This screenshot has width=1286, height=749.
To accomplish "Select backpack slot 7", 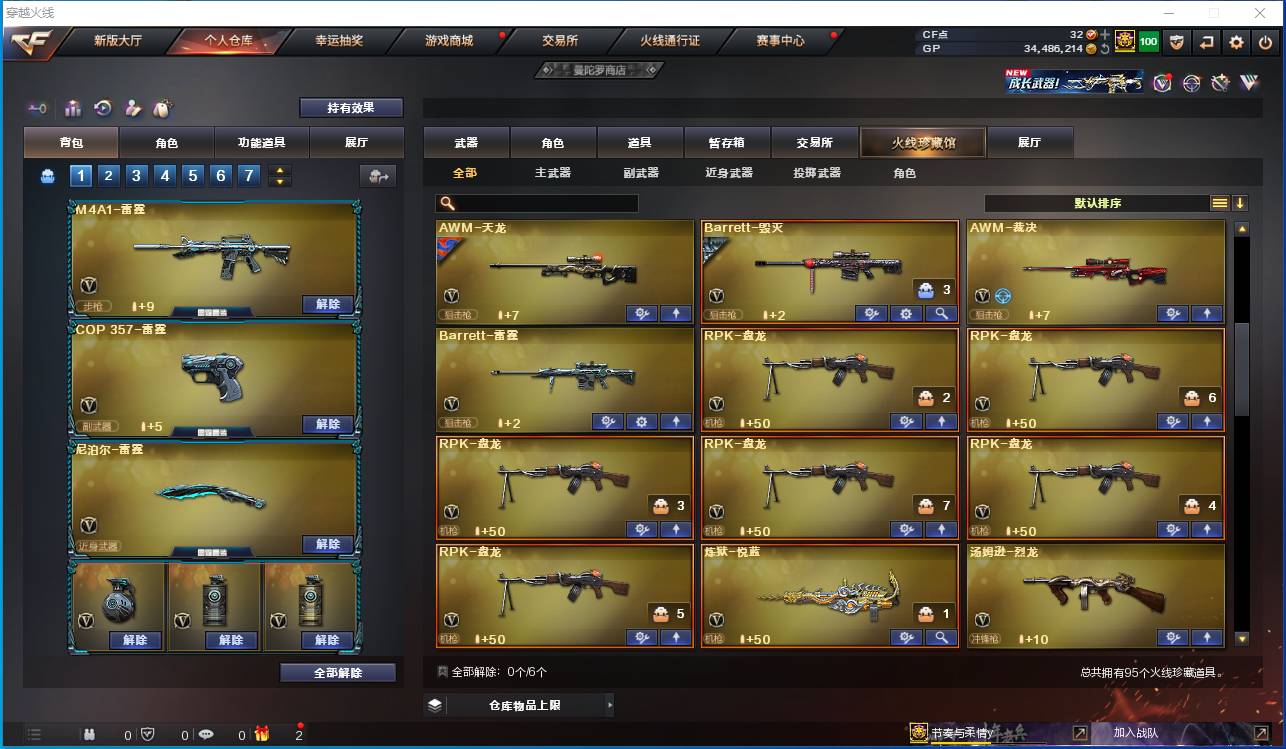I will pos(248,174).
